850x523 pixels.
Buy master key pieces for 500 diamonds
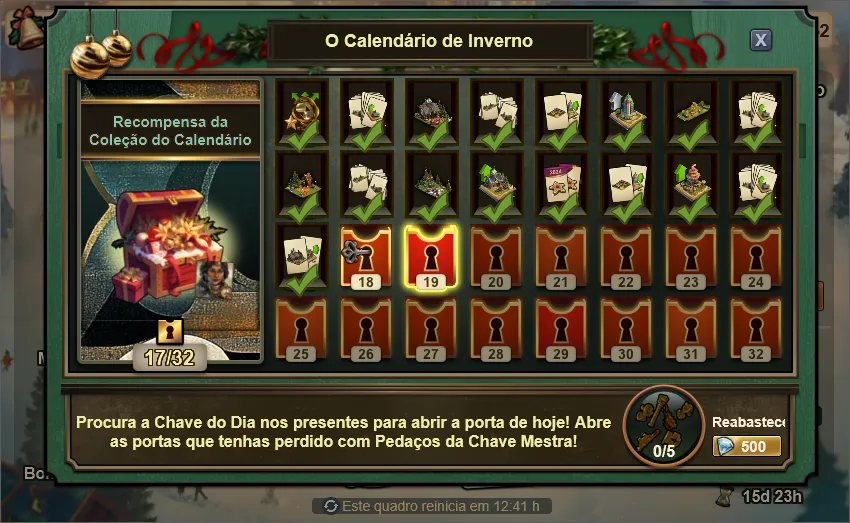(x=747, y=446)
